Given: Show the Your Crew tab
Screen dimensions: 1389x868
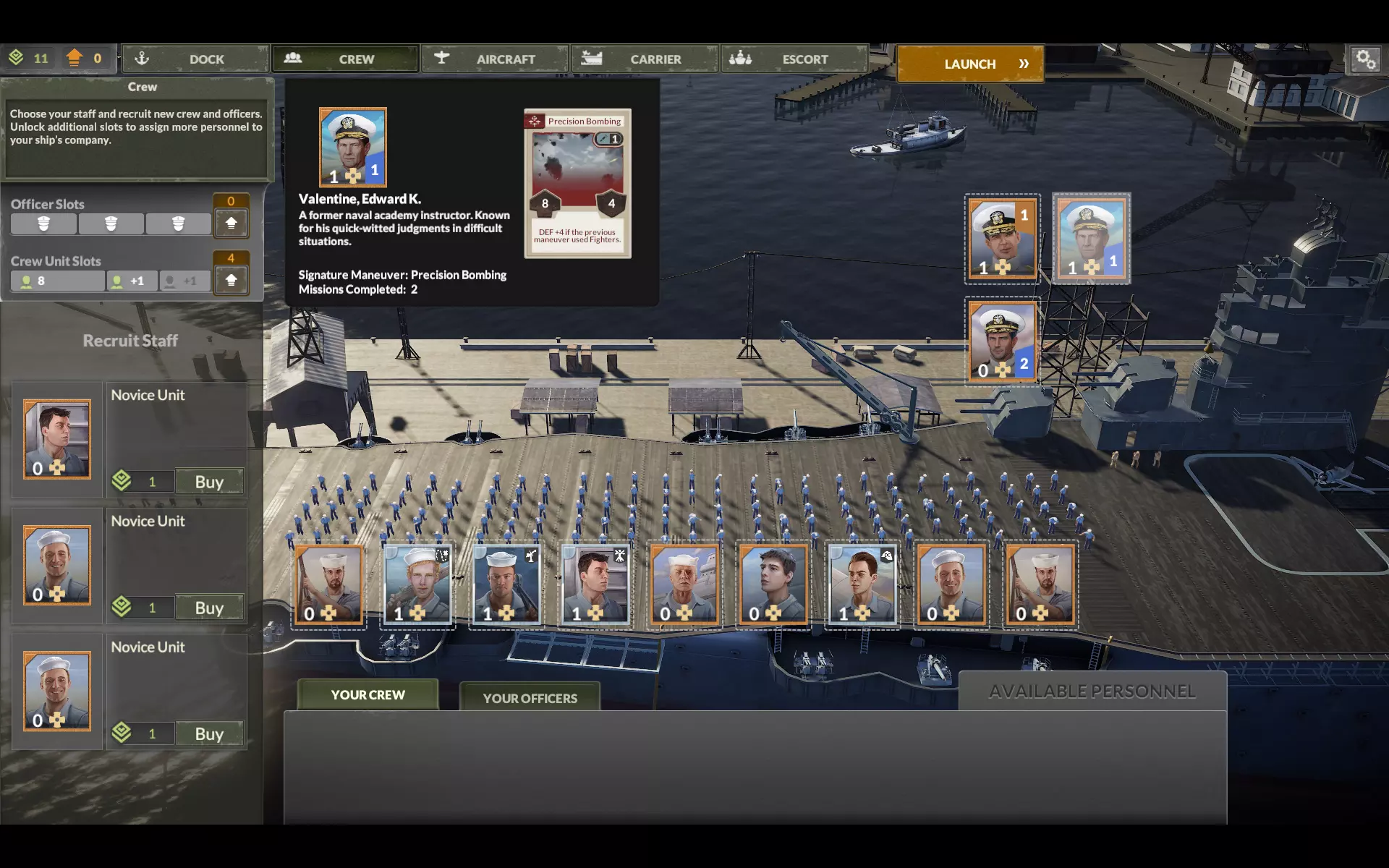Looking at the screenshot, I should pyautogui.click(x=368, y=694).
